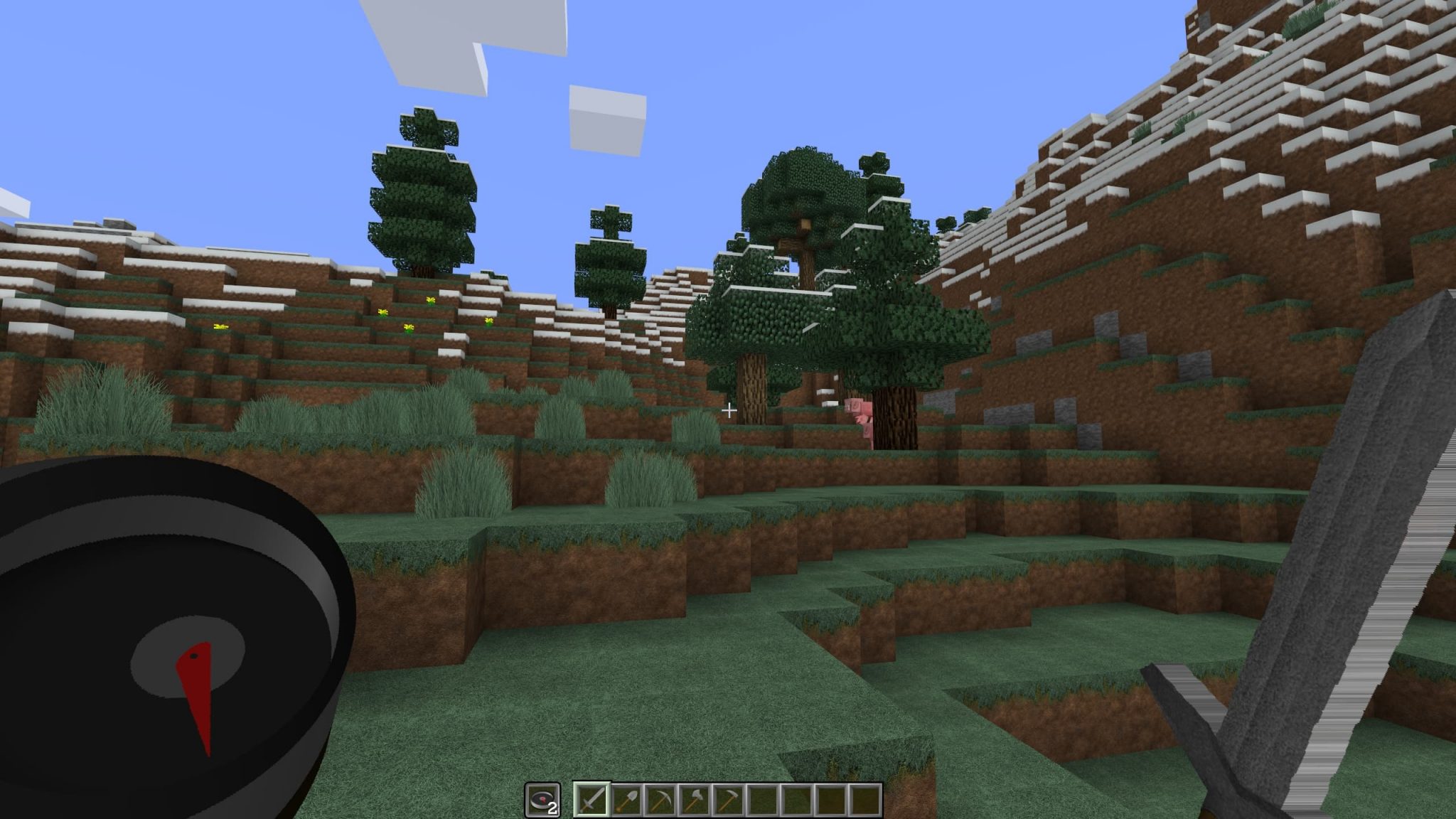The image size is (1456, 819).
Task: Click the crosshair in the screen center
Action: pyautogui.click(x=729, y=409)
